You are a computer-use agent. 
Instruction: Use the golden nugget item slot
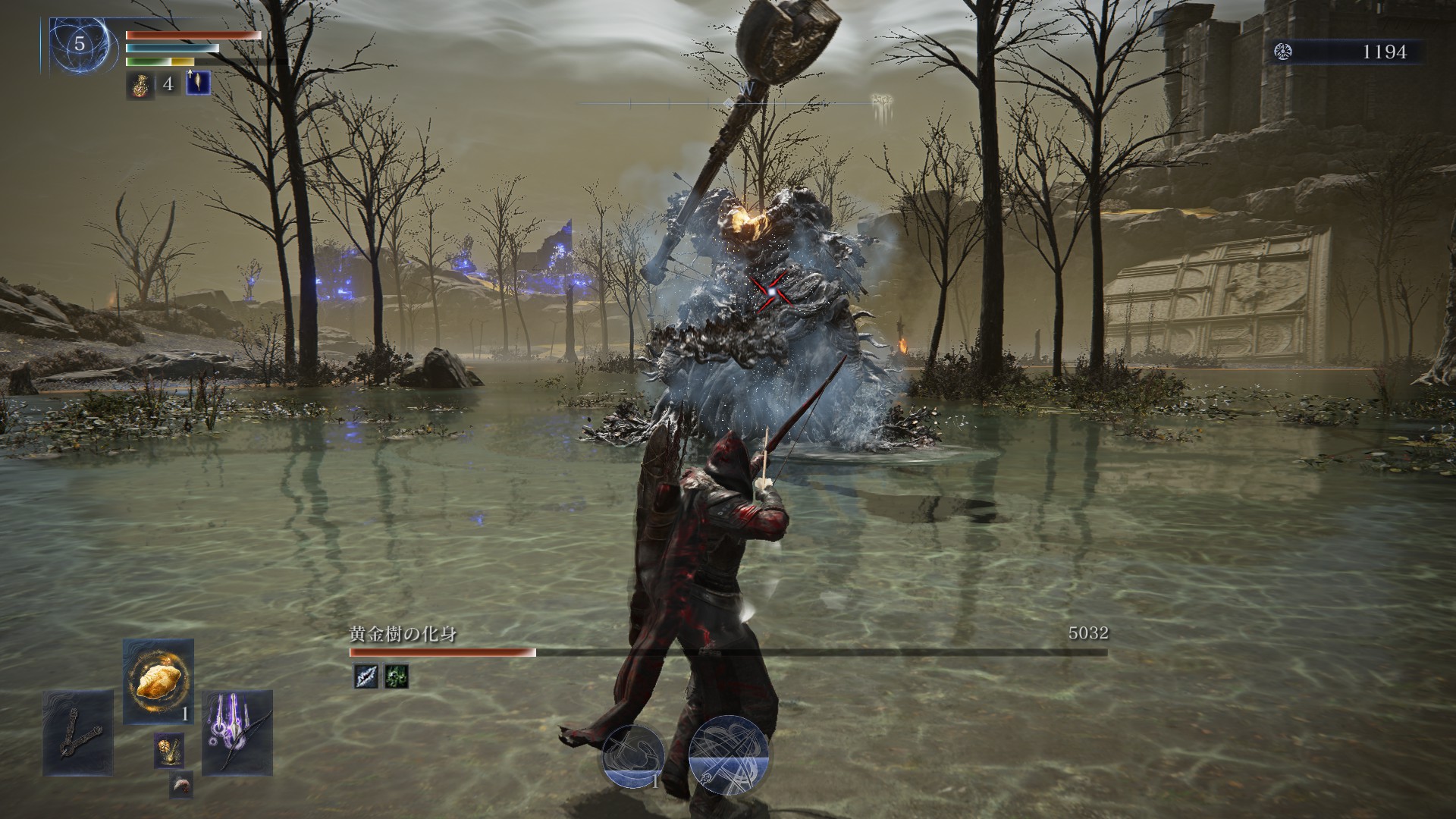(158, 682)
